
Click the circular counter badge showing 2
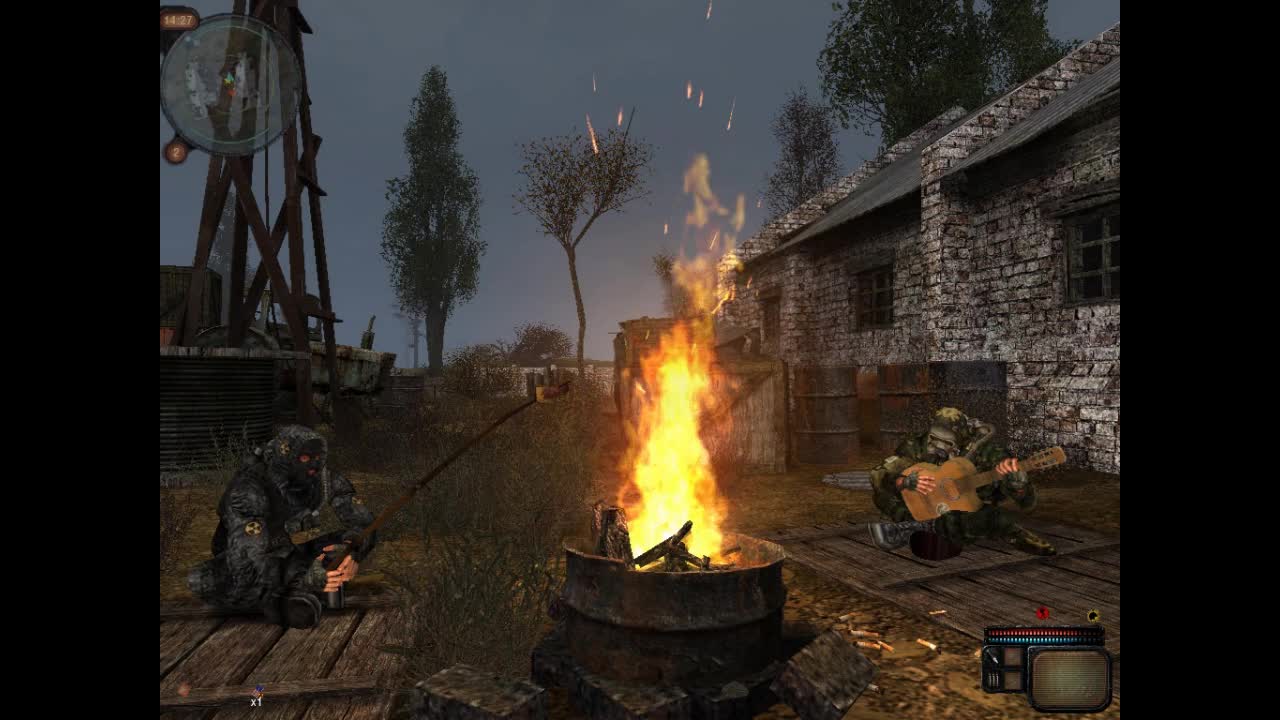(x=176, y=151)
